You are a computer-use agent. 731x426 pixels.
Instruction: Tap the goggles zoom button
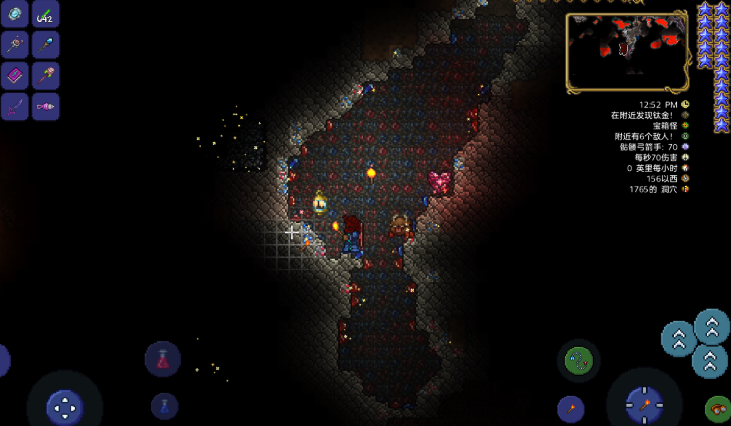[718, 408]
